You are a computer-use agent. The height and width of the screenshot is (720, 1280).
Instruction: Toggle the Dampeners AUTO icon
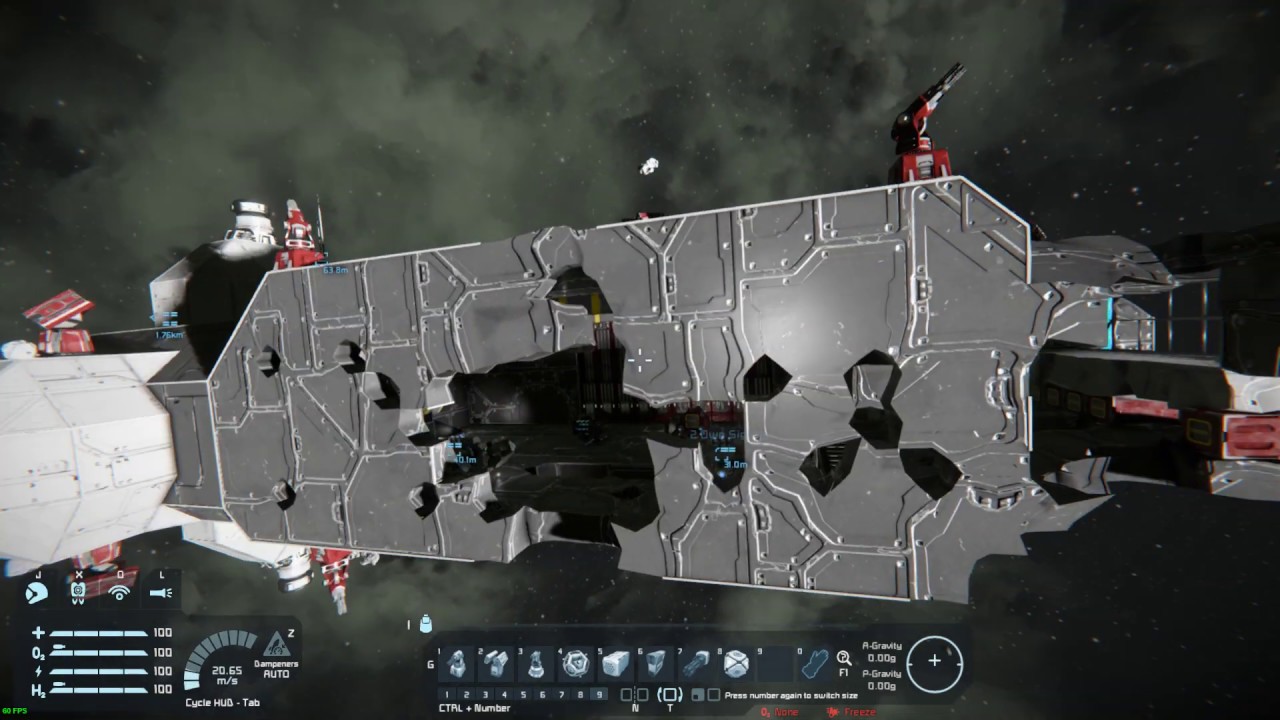(x=276, y=646)
